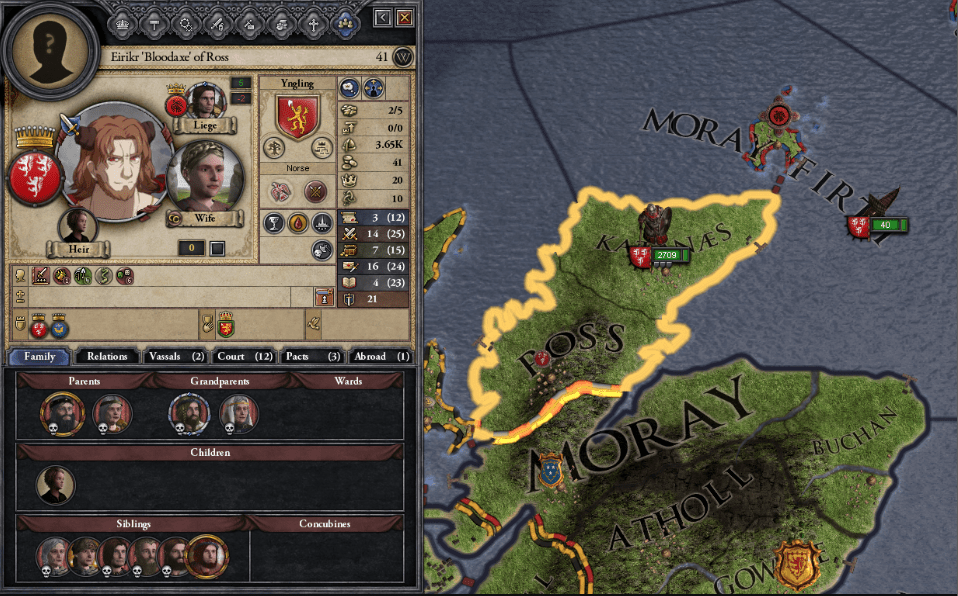Select the Wife portrait

[207, 178]
